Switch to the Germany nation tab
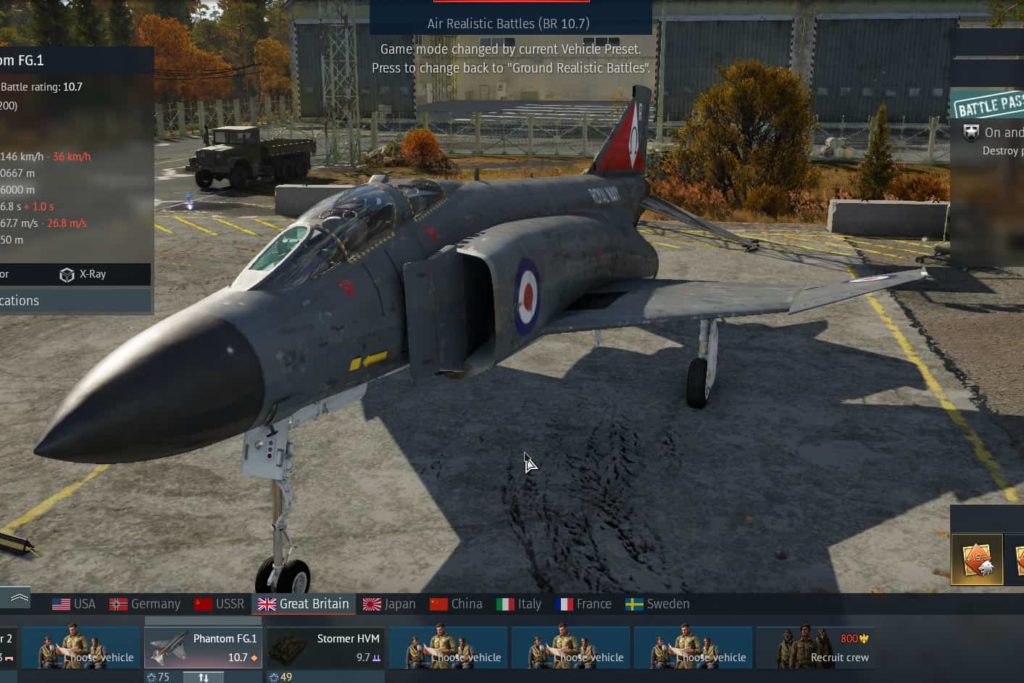 pyautogui.click(x=145, y=604)
